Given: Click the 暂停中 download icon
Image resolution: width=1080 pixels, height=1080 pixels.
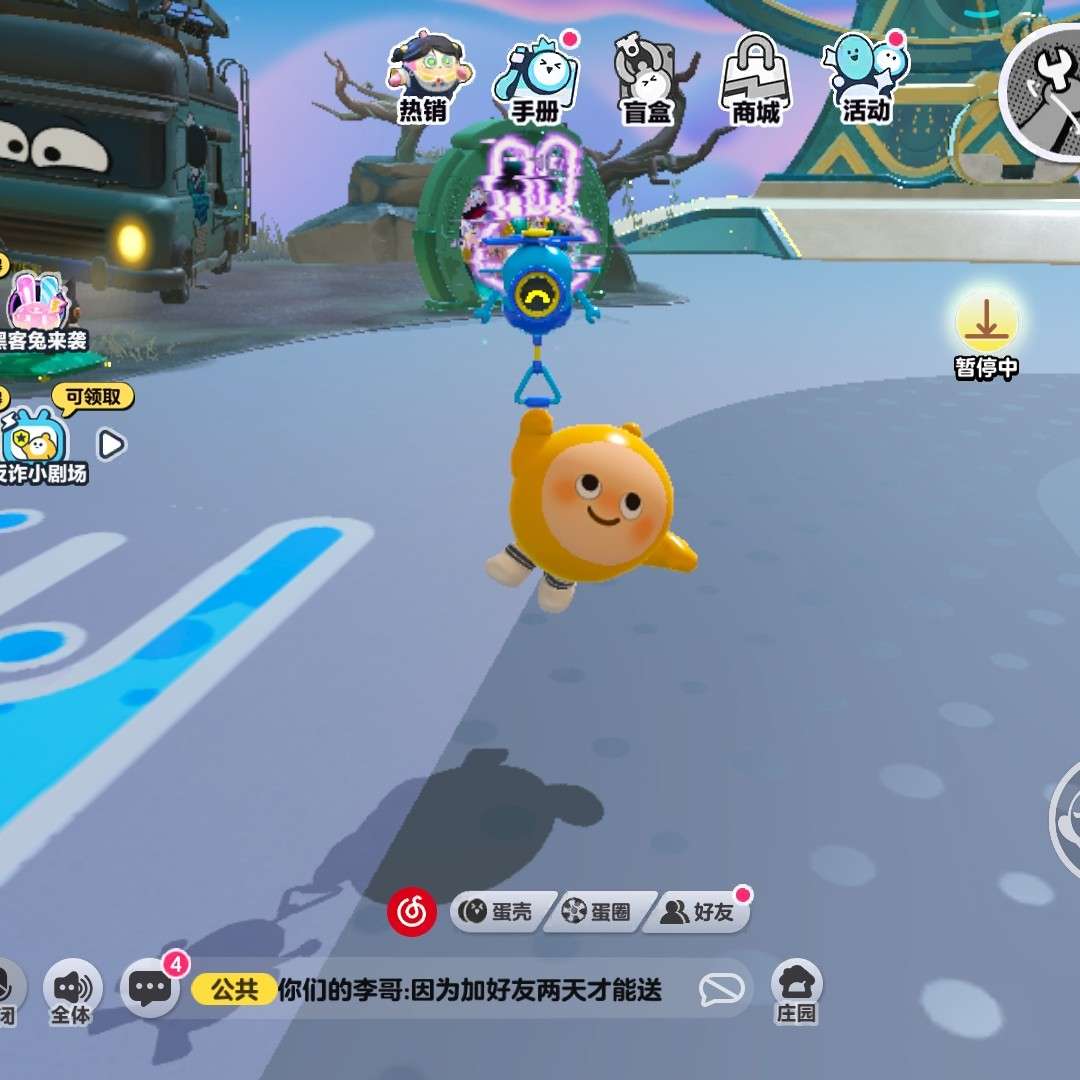Looking at the screenshot, I should (x=986, y=325).
